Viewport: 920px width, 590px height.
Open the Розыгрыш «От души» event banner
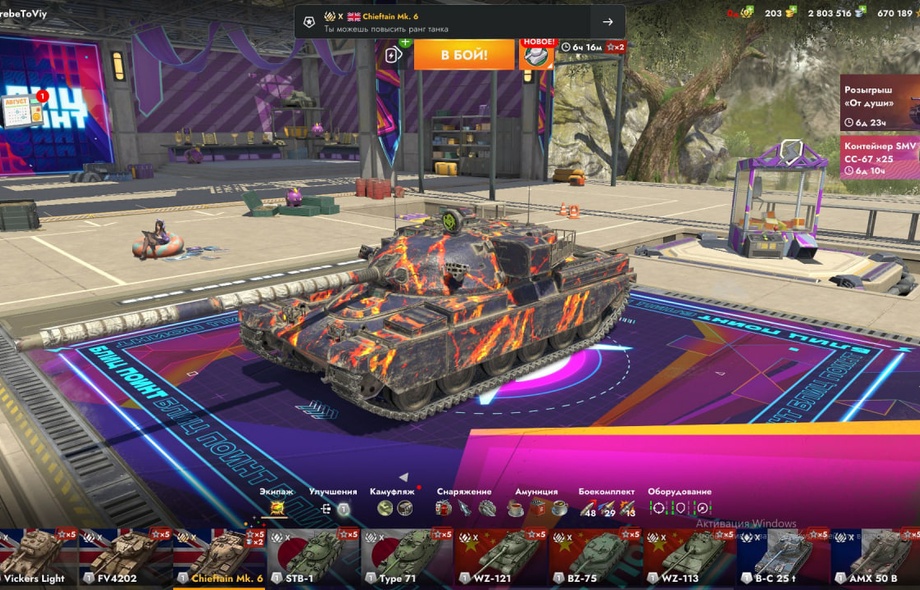point(880,102)
